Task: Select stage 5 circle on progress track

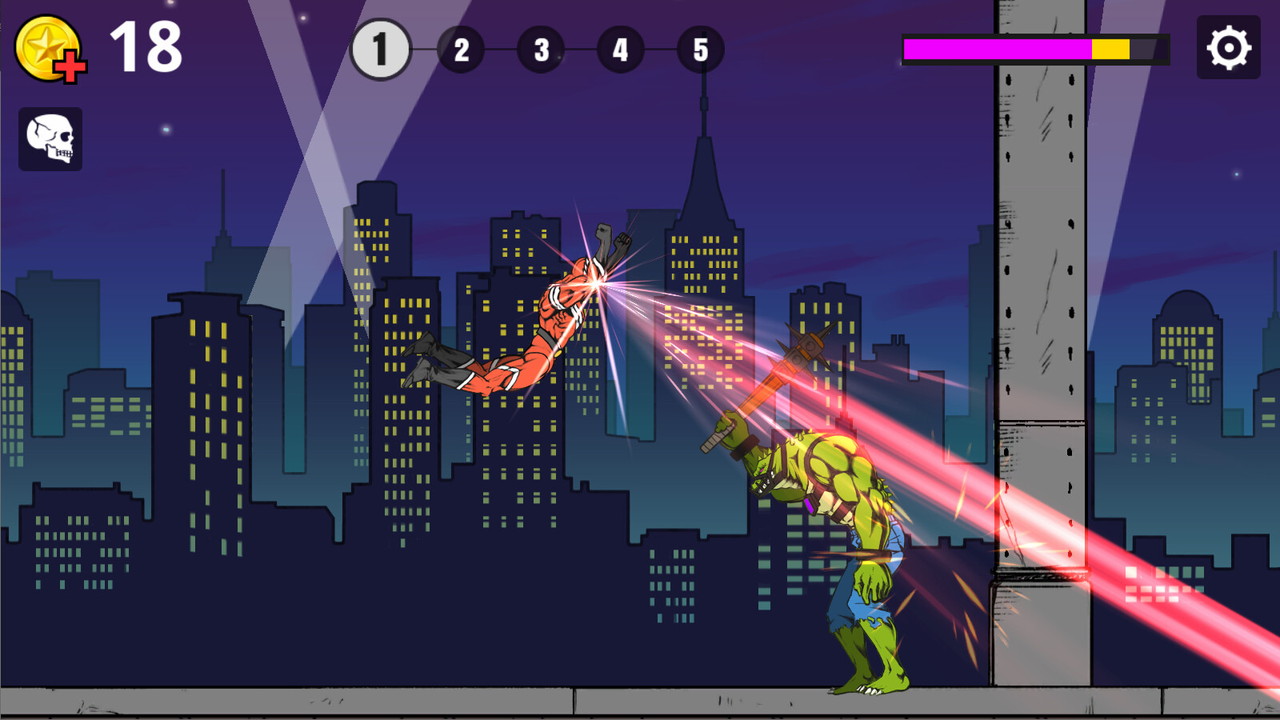Action: coord(700,48)
